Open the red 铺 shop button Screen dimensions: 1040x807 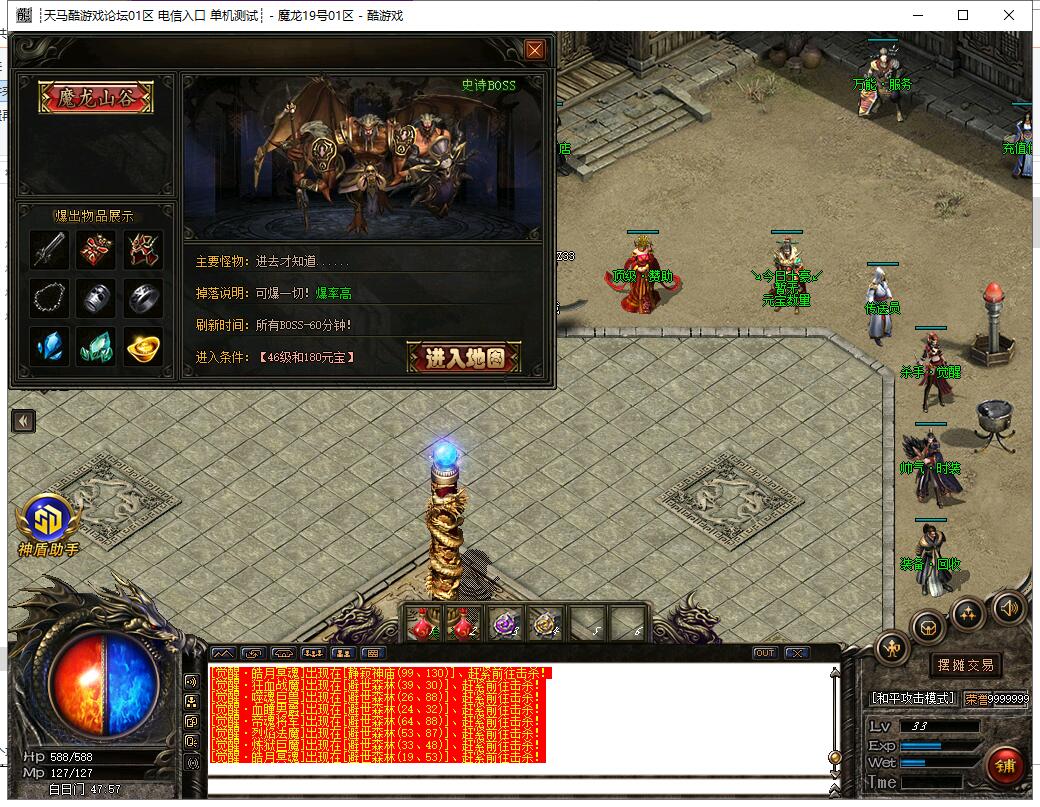click(1006, 765)
